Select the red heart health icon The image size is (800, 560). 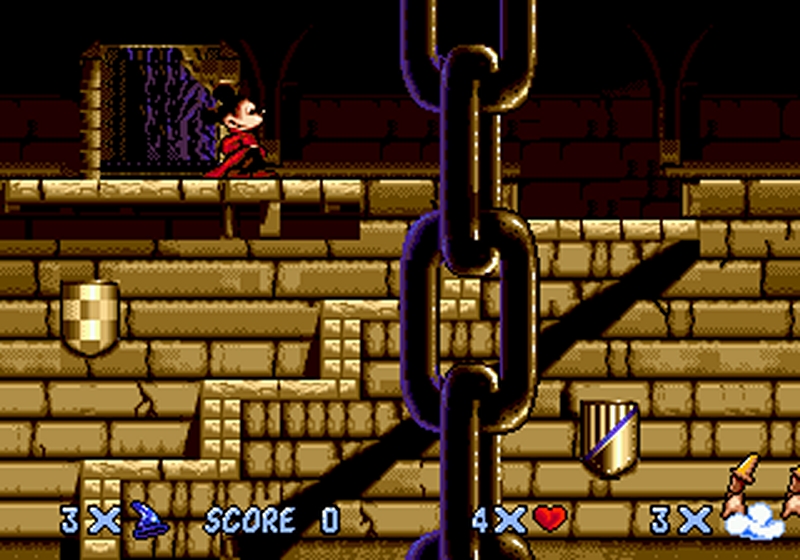[x=549, y=519]
